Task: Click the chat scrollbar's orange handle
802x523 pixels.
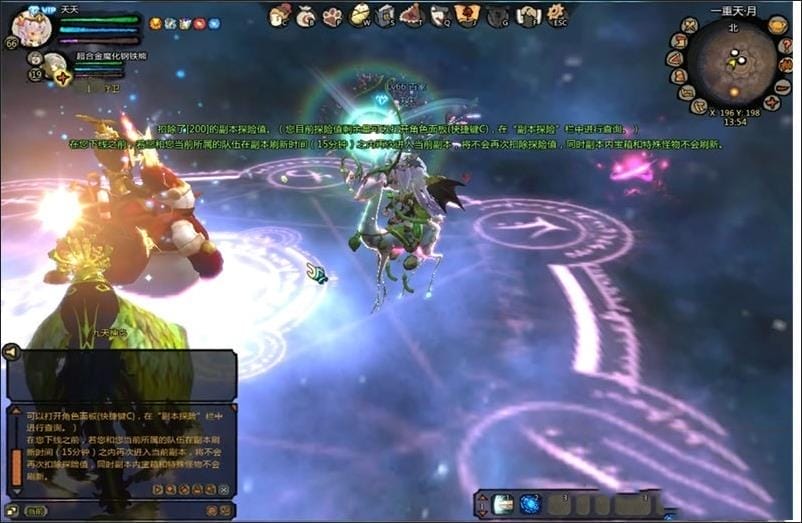Action: [16, 465]
